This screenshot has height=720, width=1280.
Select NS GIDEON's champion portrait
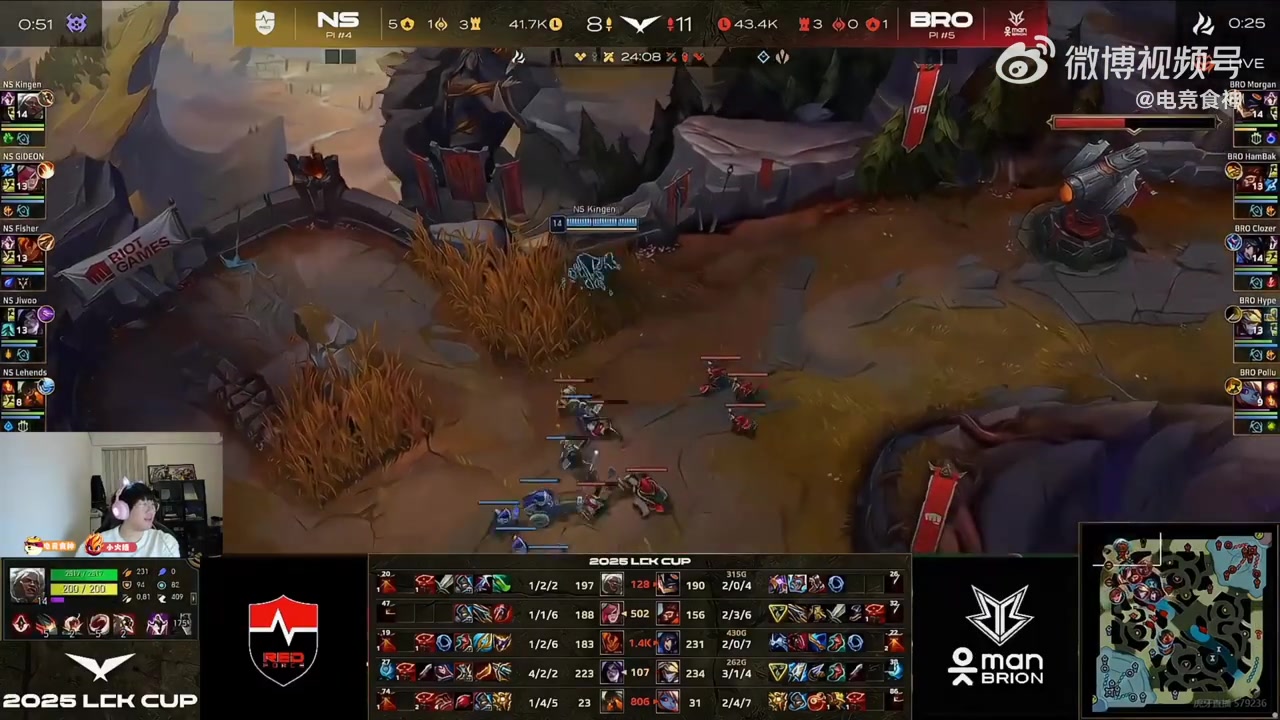click(x=28, y=178)
